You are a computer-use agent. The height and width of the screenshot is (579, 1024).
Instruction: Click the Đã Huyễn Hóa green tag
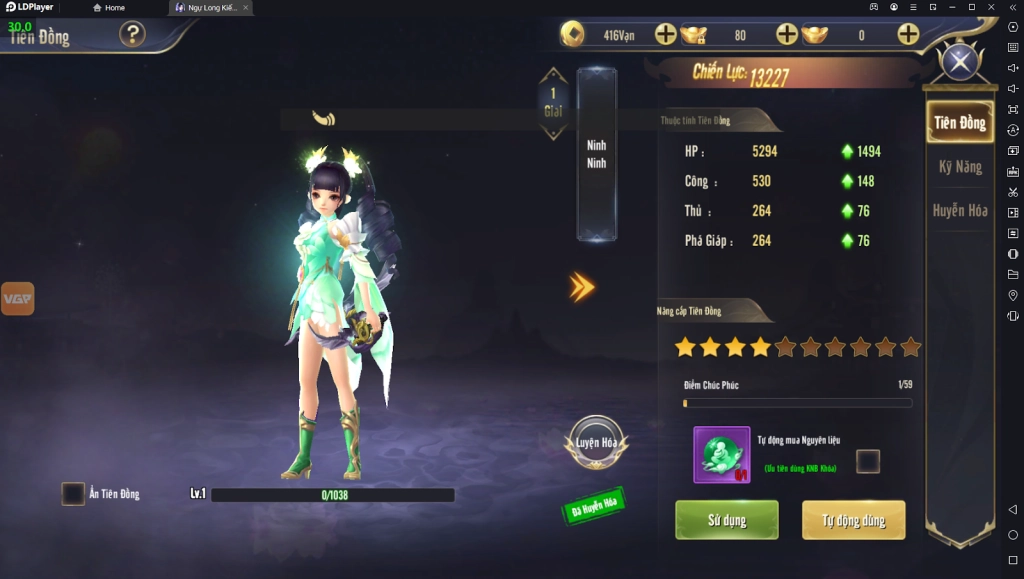pyautogui.click(x=594, y=505)
